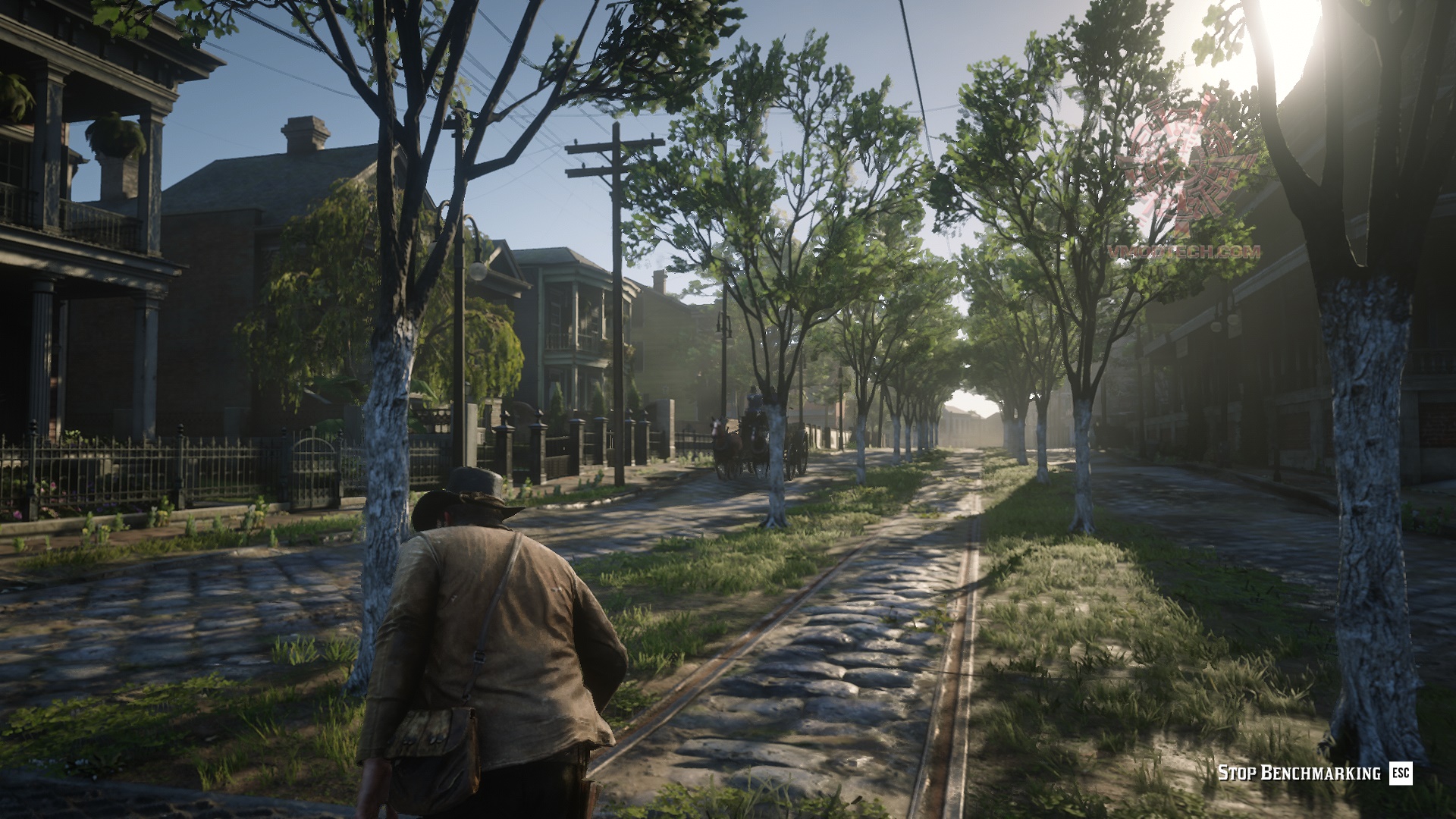Click the Stop Benchmarking label
The width and height of the screenshot is (1456, 819).
point(1298,773)
